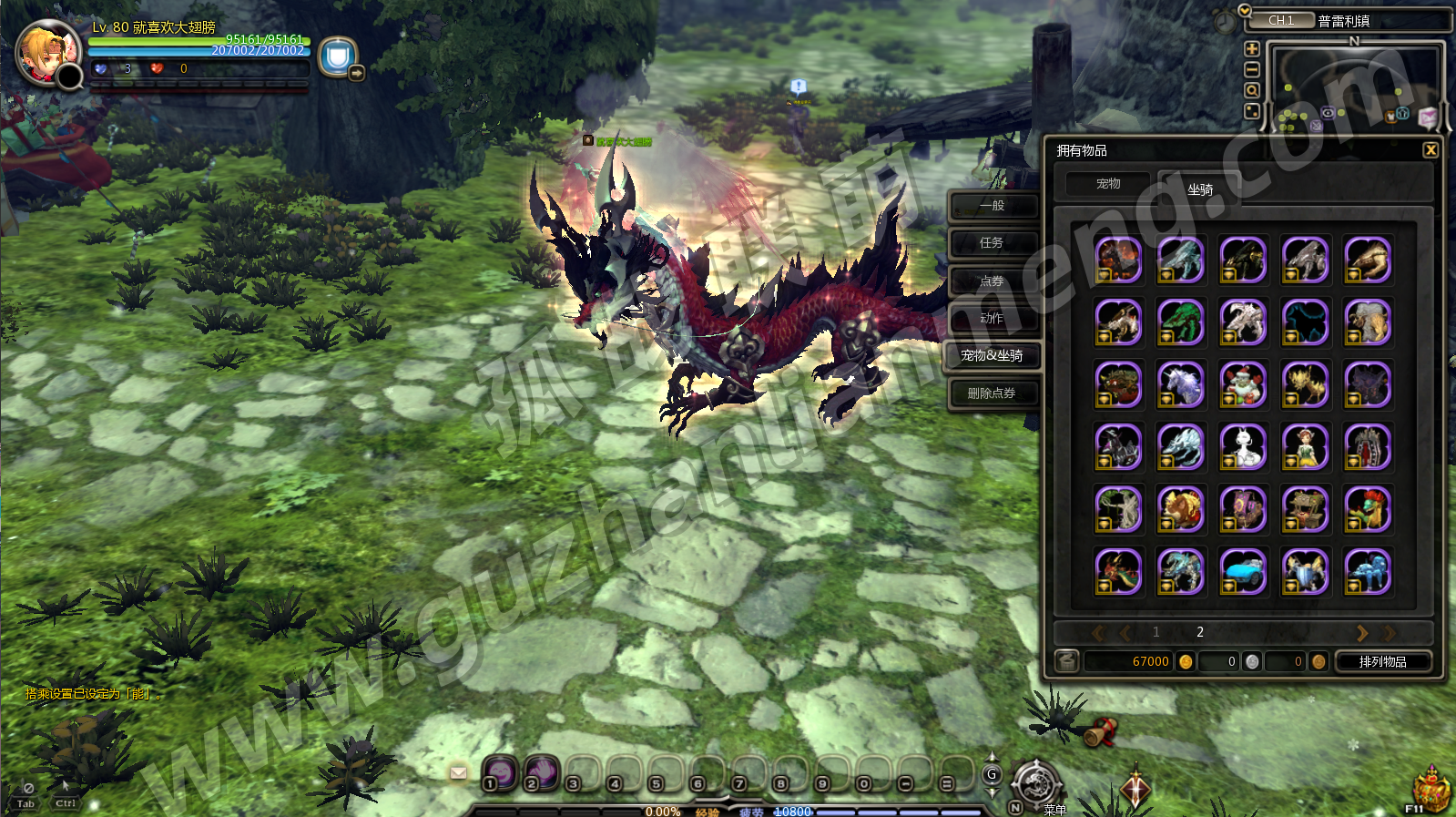The image size is (1456, 817).
Task: Open the 一般 general category
Action: (992, 206)
